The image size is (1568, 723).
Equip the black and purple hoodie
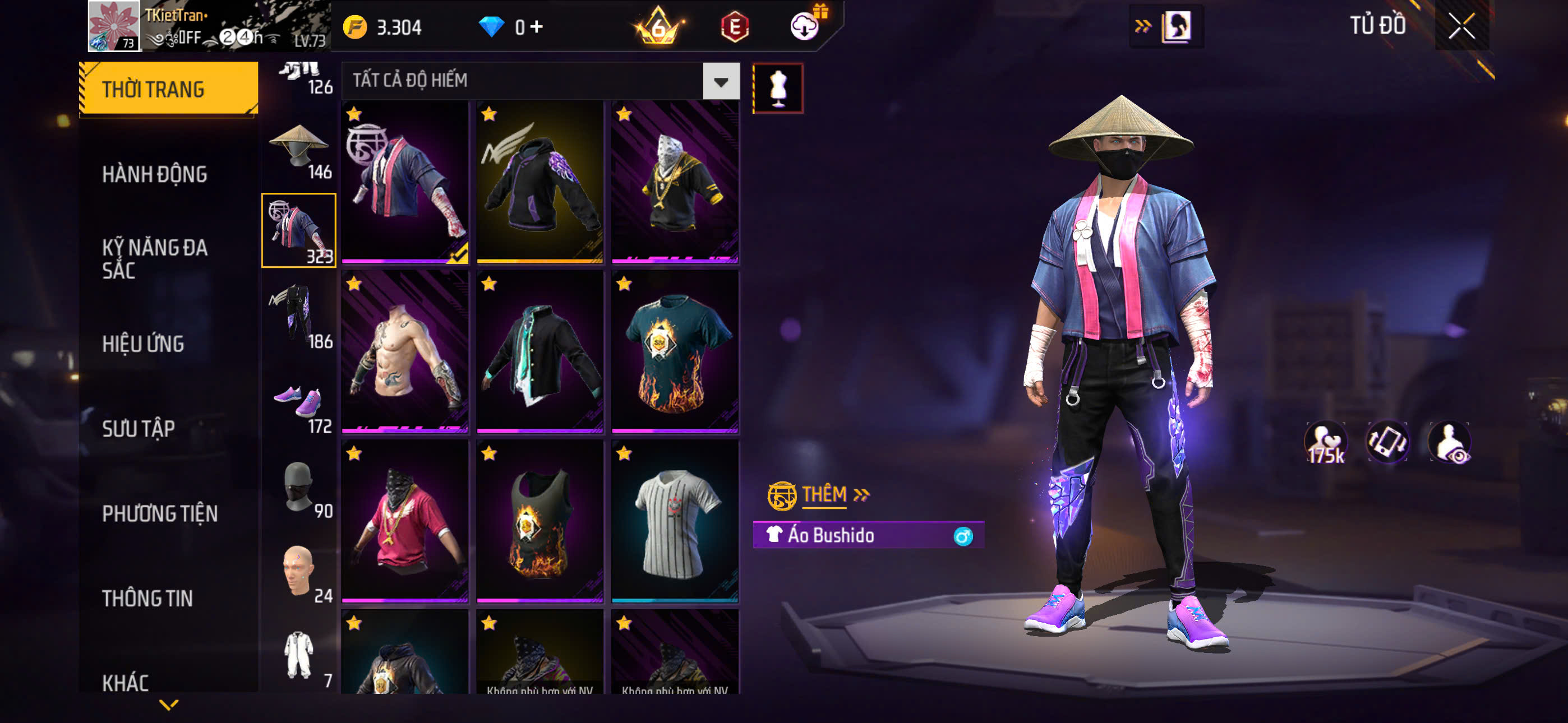point(540,182)
